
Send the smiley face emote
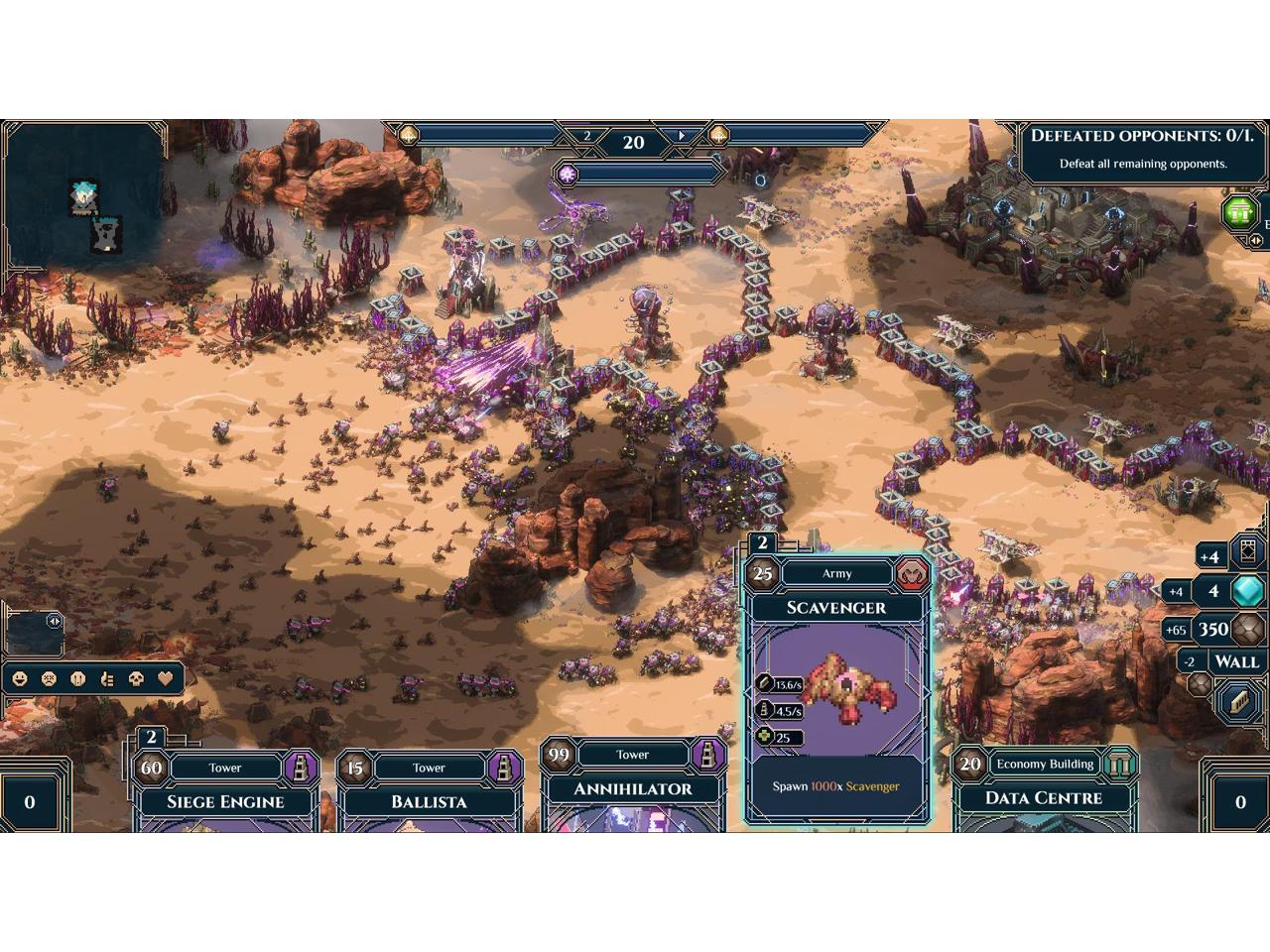tap(19, 679)
